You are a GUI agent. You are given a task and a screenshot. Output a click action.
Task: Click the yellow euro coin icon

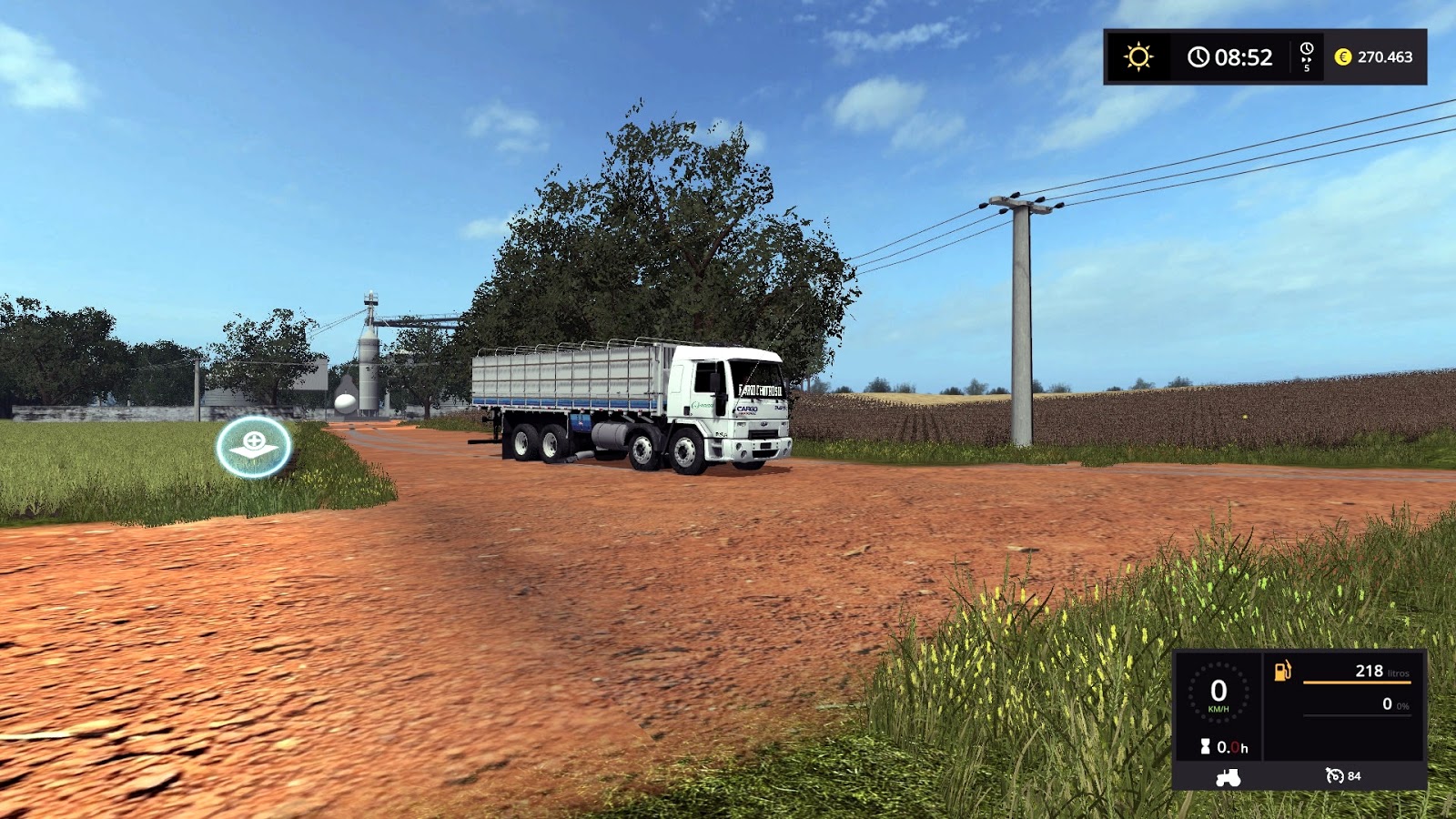1343,56
